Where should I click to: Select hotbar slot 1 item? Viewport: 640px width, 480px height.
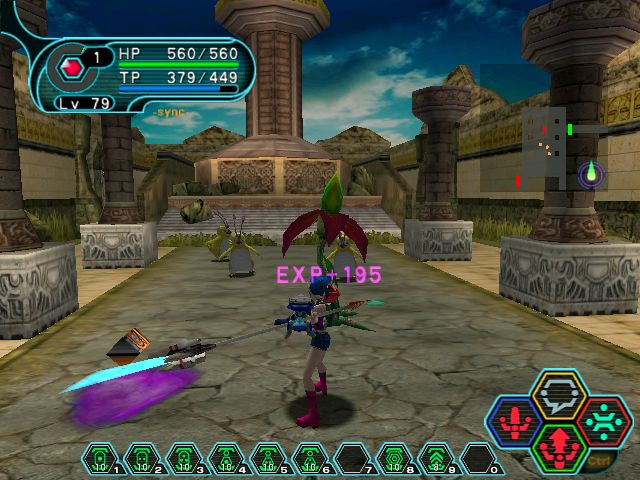point(99,458)
